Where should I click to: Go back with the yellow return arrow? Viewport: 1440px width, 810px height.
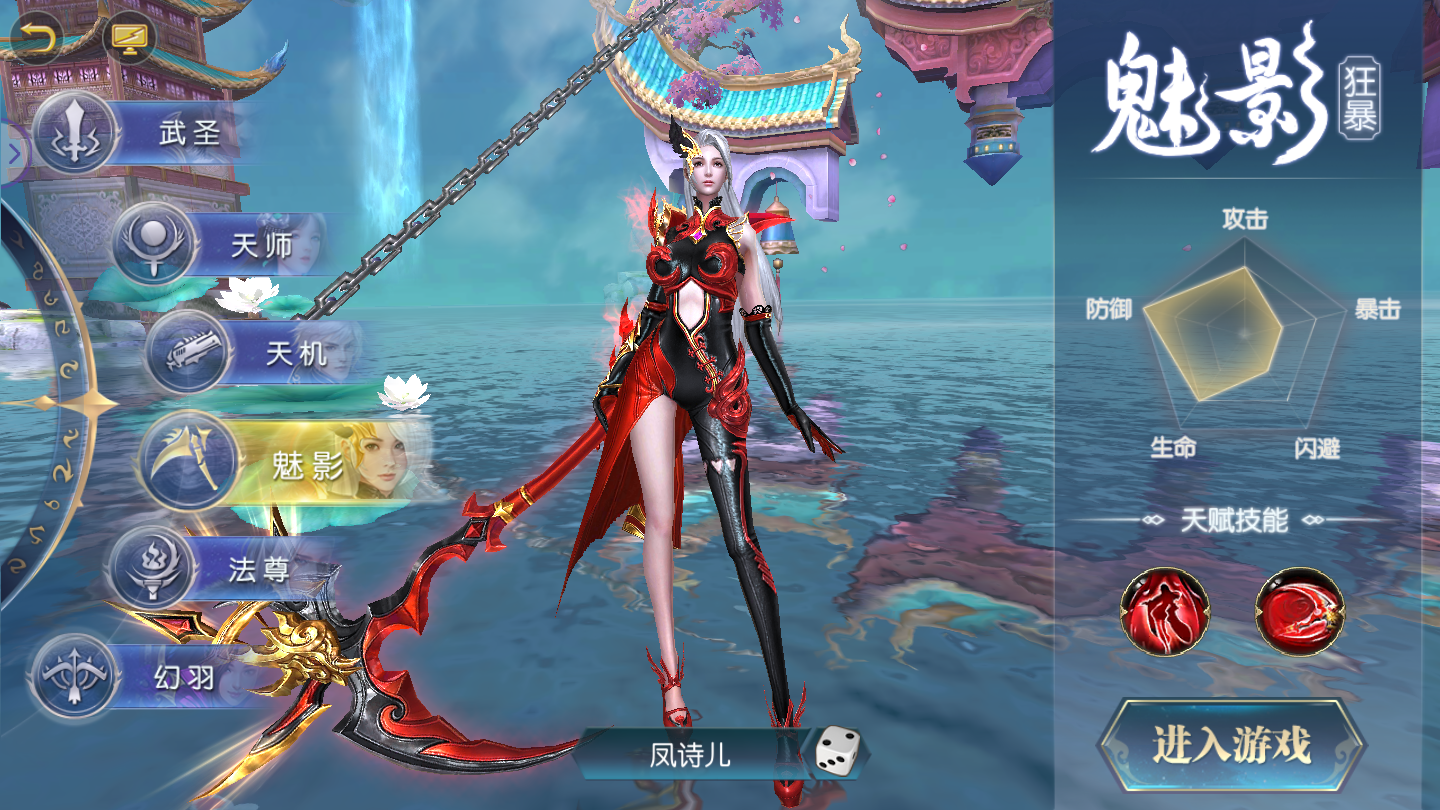[37, 39]
